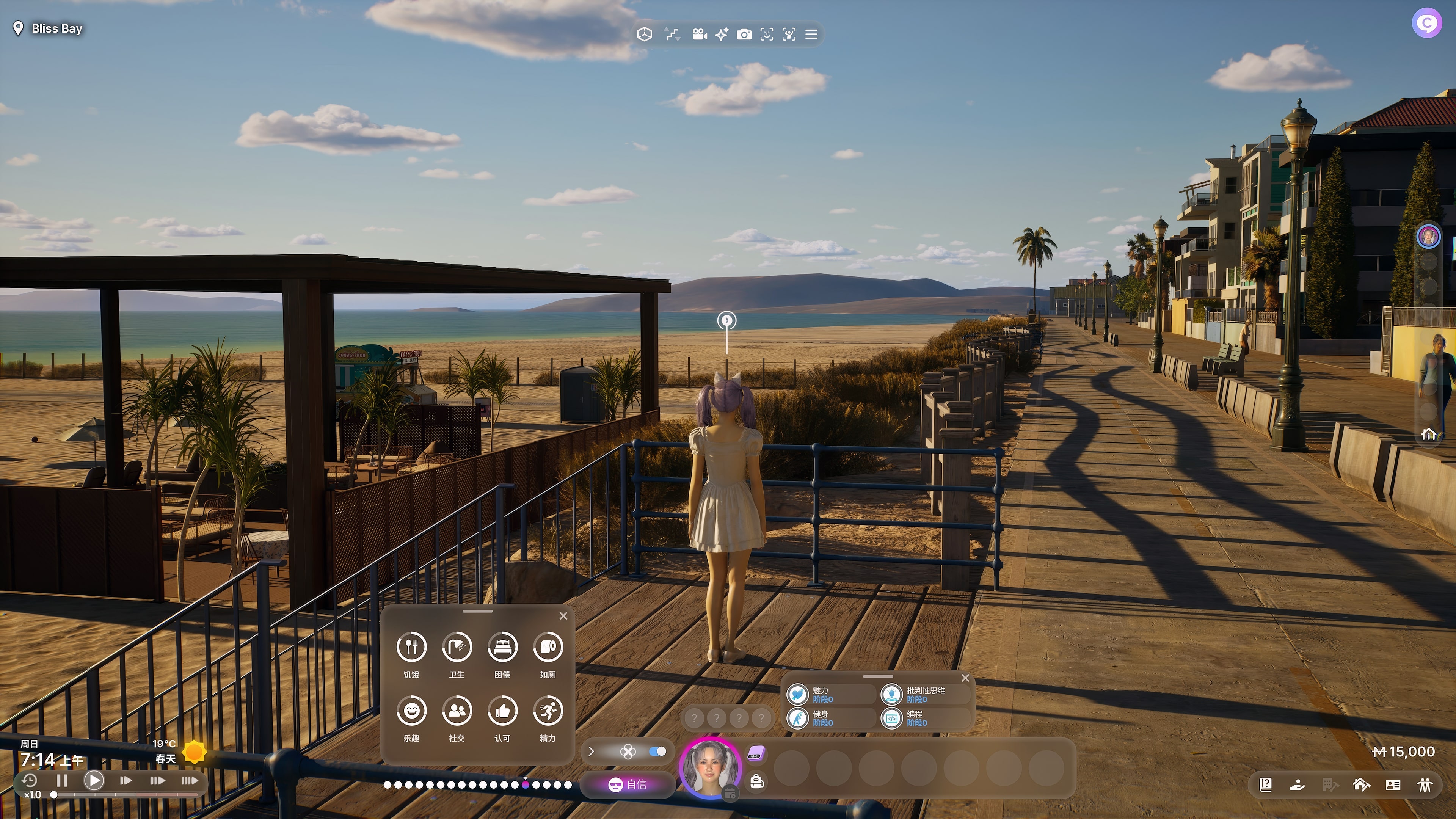Image resolution: width=1456 pixels, height=819 pixels.
Task: Close the needs panel
Action: (x=563, y=616)
